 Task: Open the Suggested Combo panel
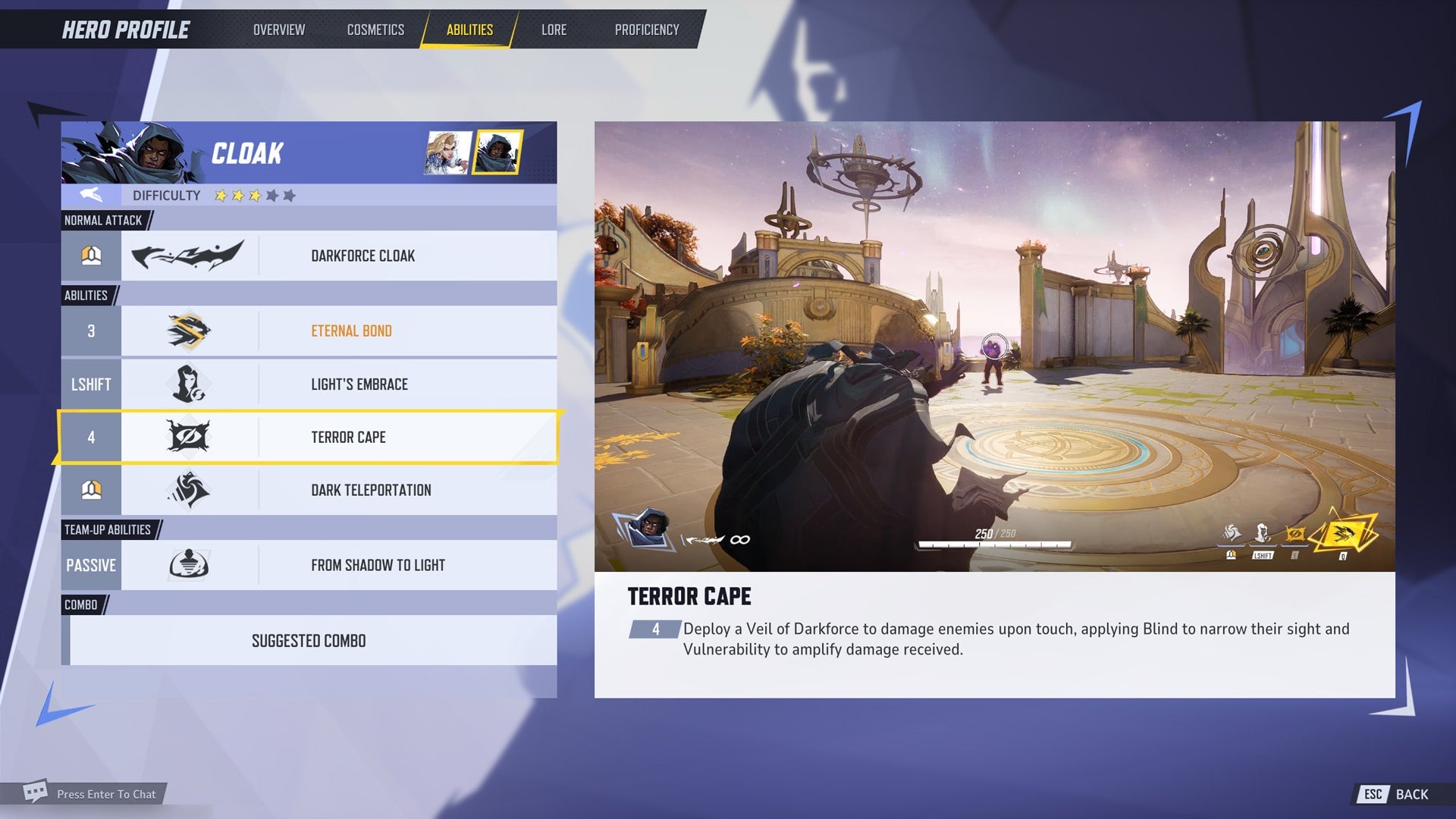point(309,640)
